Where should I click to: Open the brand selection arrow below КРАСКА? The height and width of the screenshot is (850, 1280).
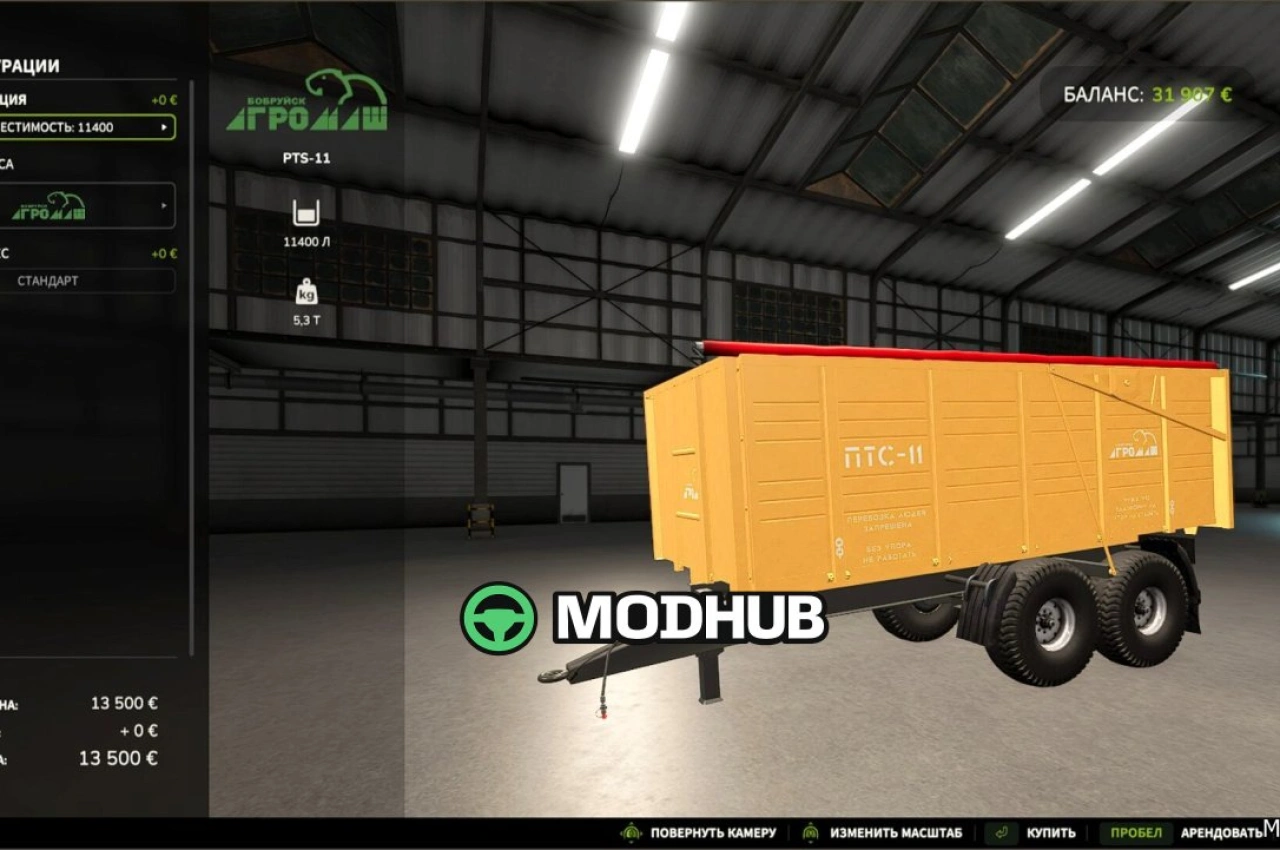[166, 206]
